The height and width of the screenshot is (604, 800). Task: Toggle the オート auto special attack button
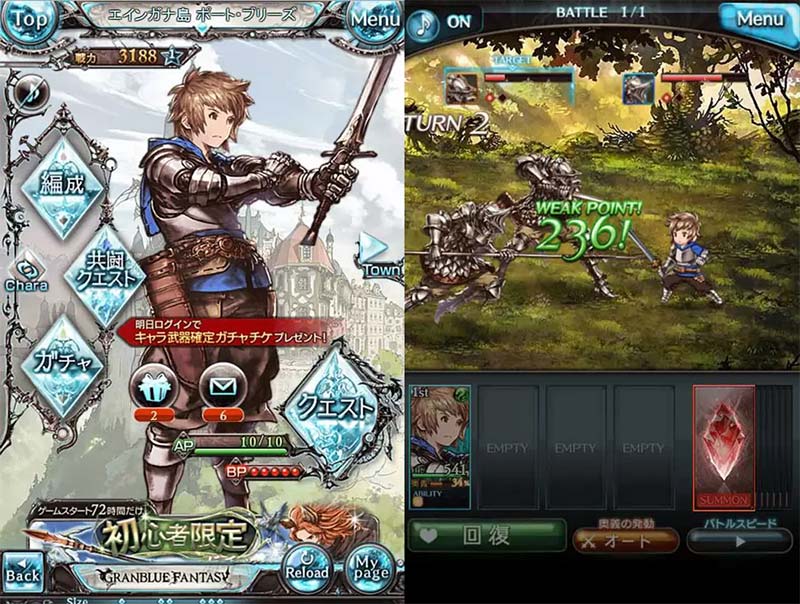(x=625, y=541)
